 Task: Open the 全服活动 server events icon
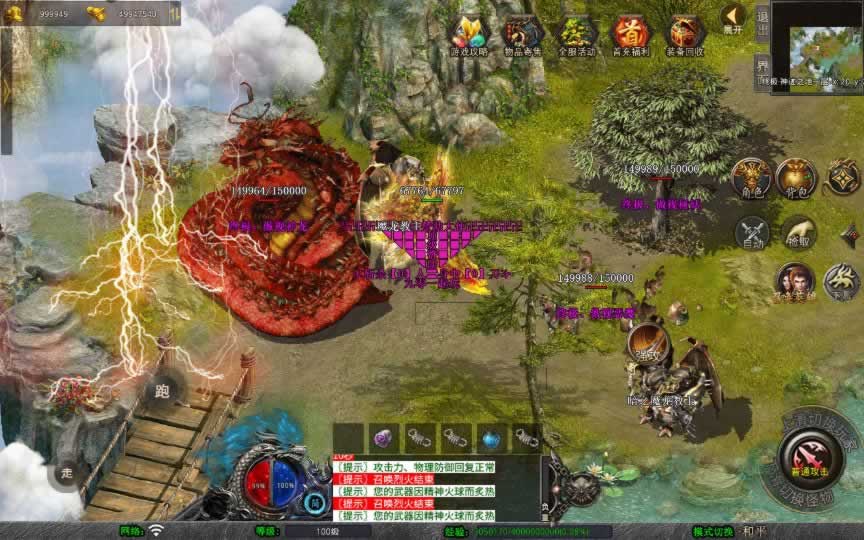pyautogui.click(x=577, y=34)
